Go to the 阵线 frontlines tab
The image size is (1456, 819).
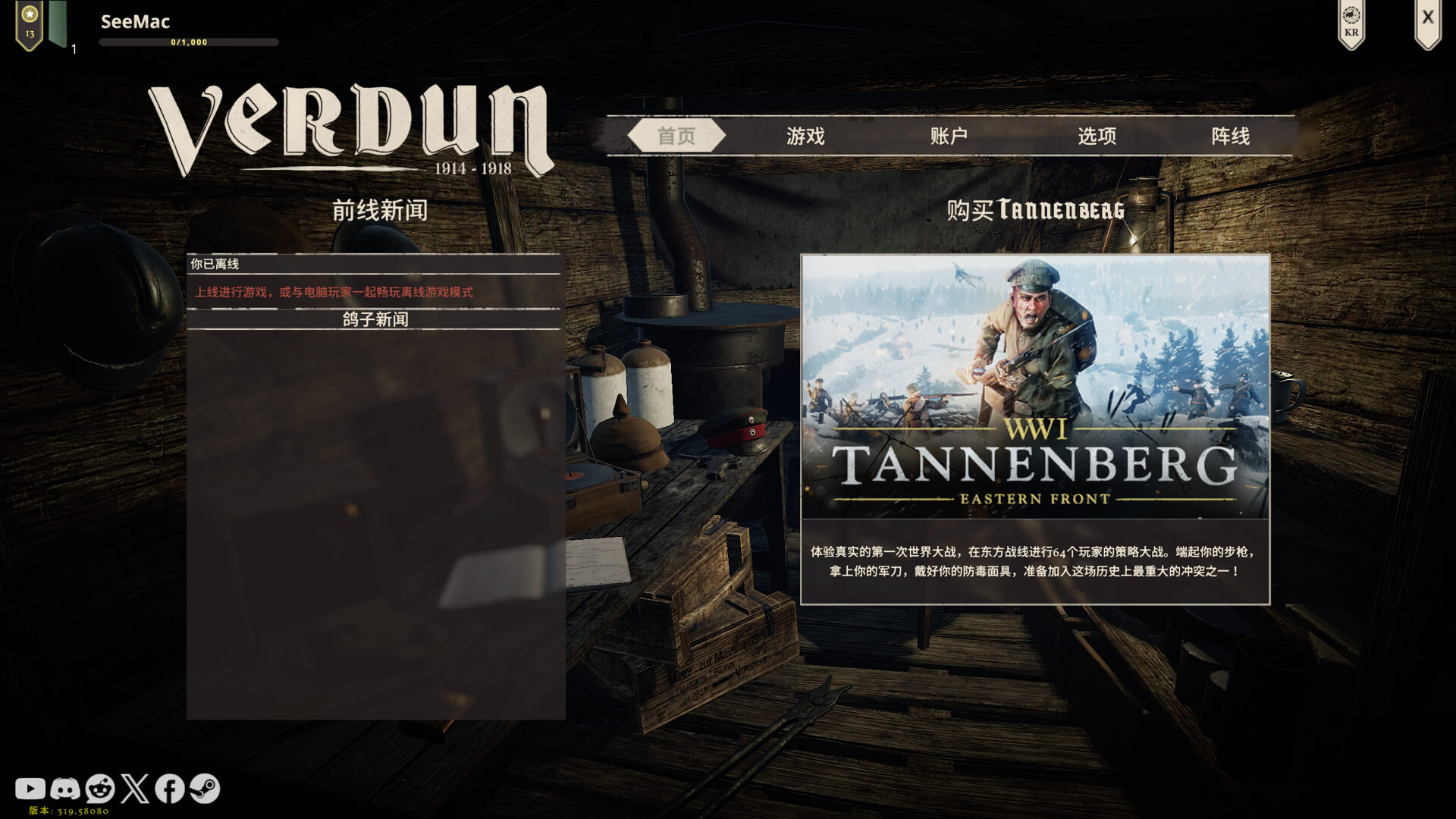coord(1230,136)
